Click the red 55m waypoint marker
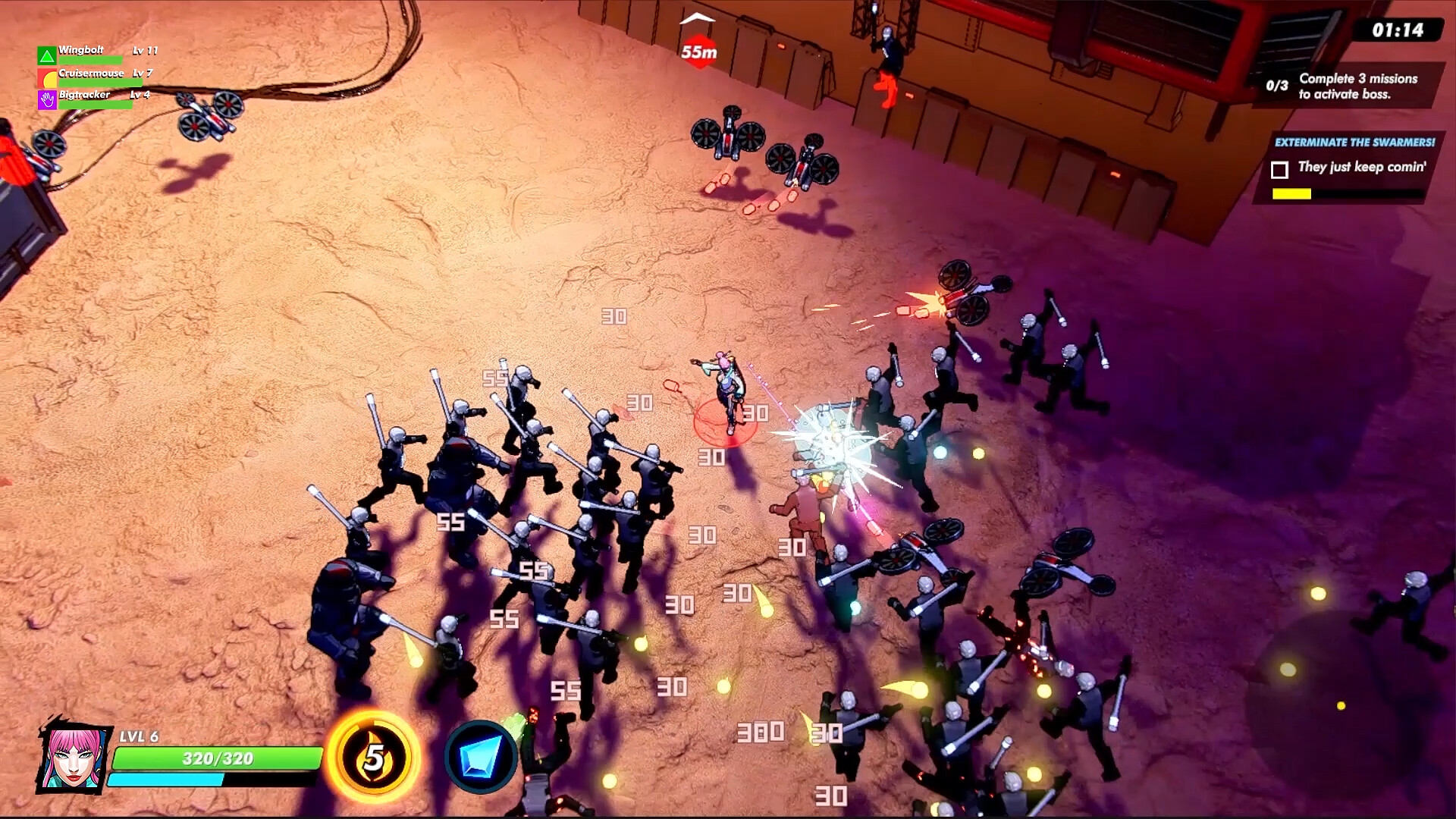 click(698, 51)
